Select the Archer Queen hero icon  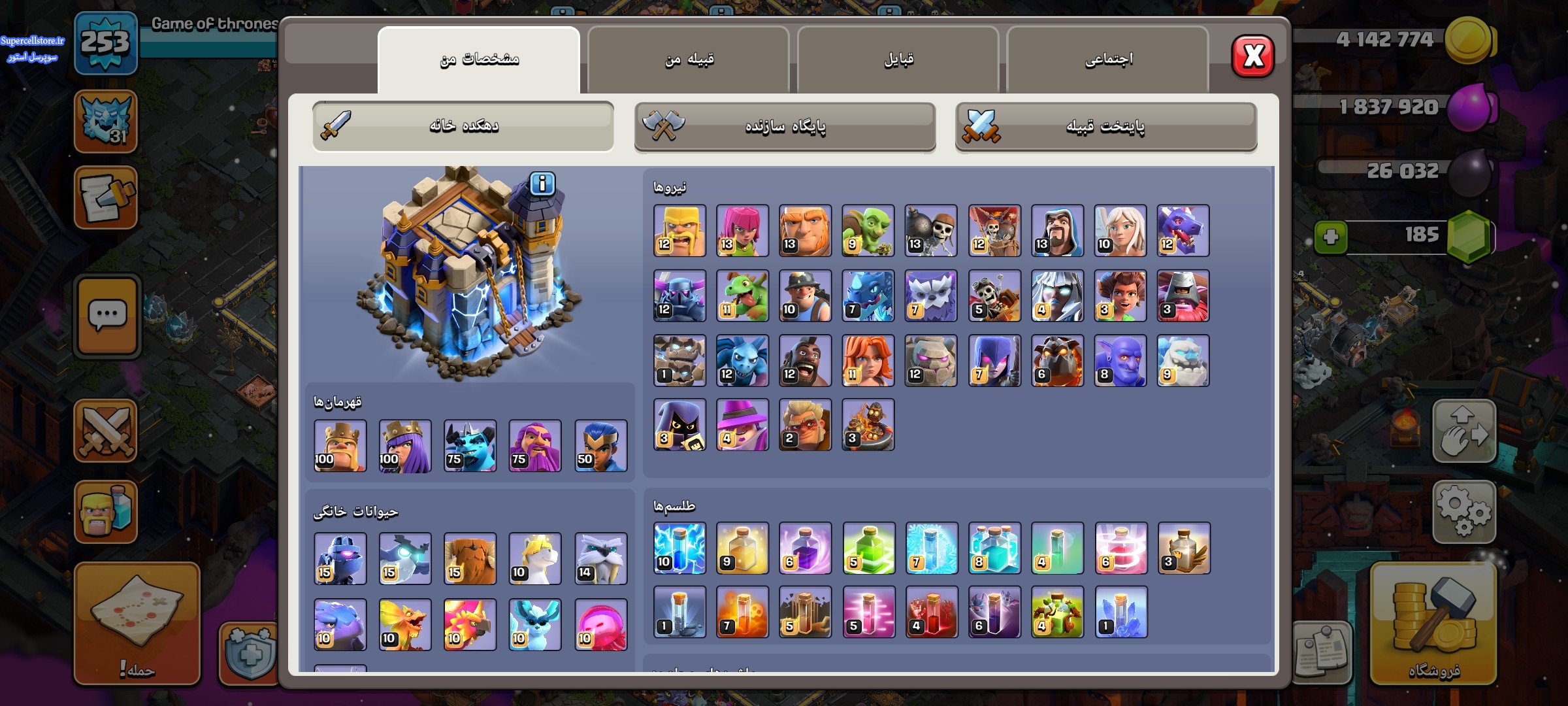[405, 446]
